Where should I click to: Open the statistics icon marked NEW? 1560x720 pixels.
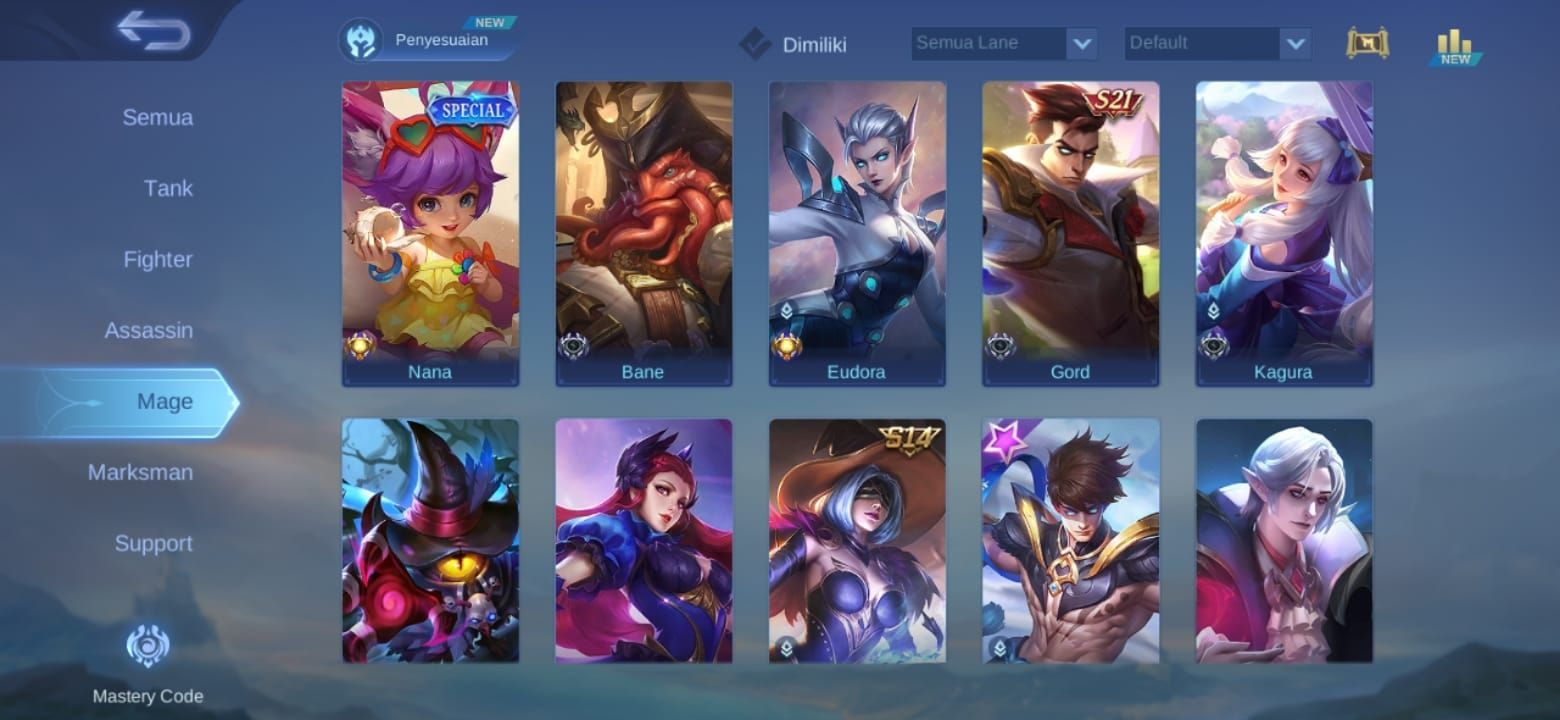1452,43
